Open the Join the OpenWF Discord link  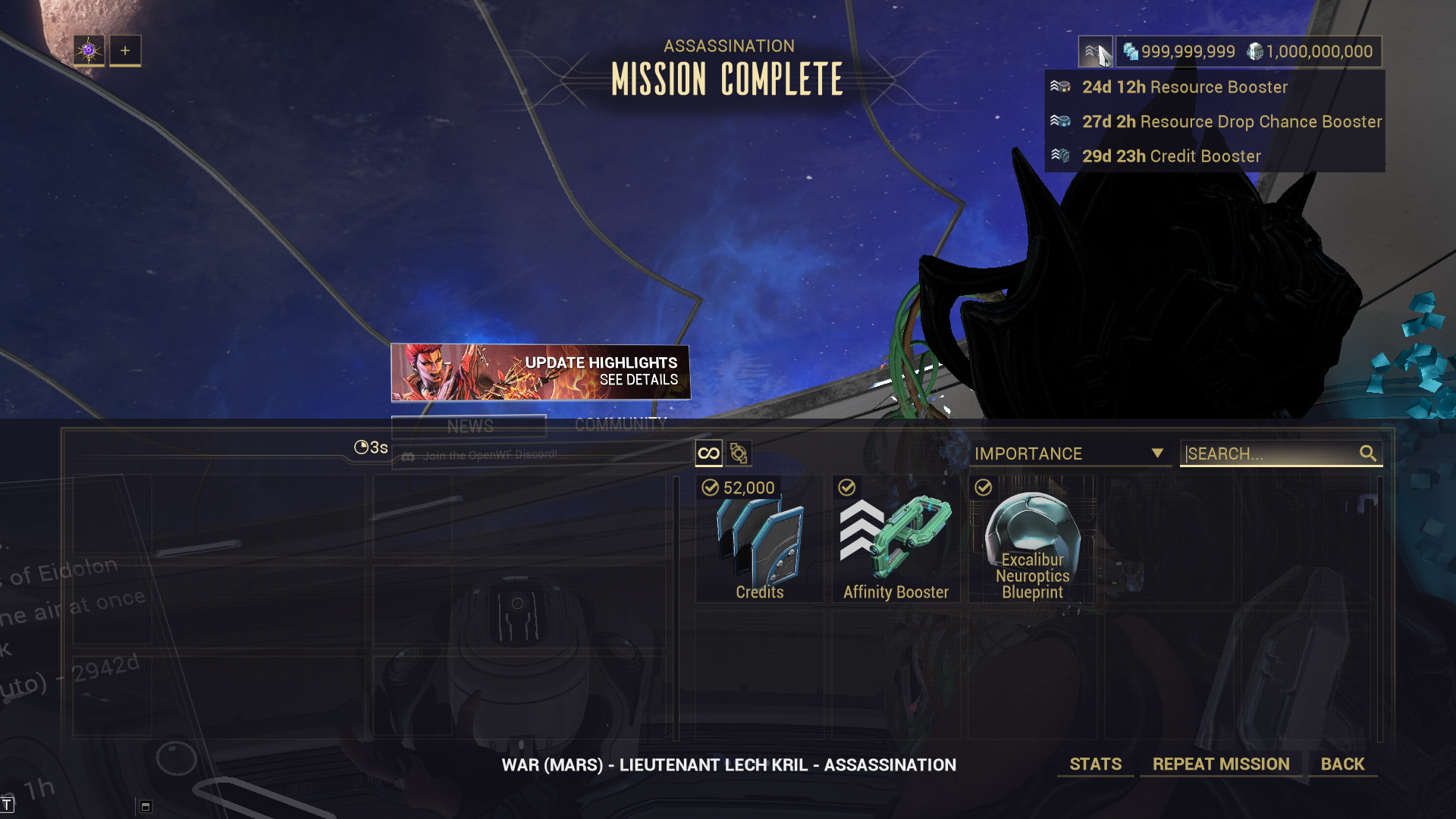pos(489,455)
